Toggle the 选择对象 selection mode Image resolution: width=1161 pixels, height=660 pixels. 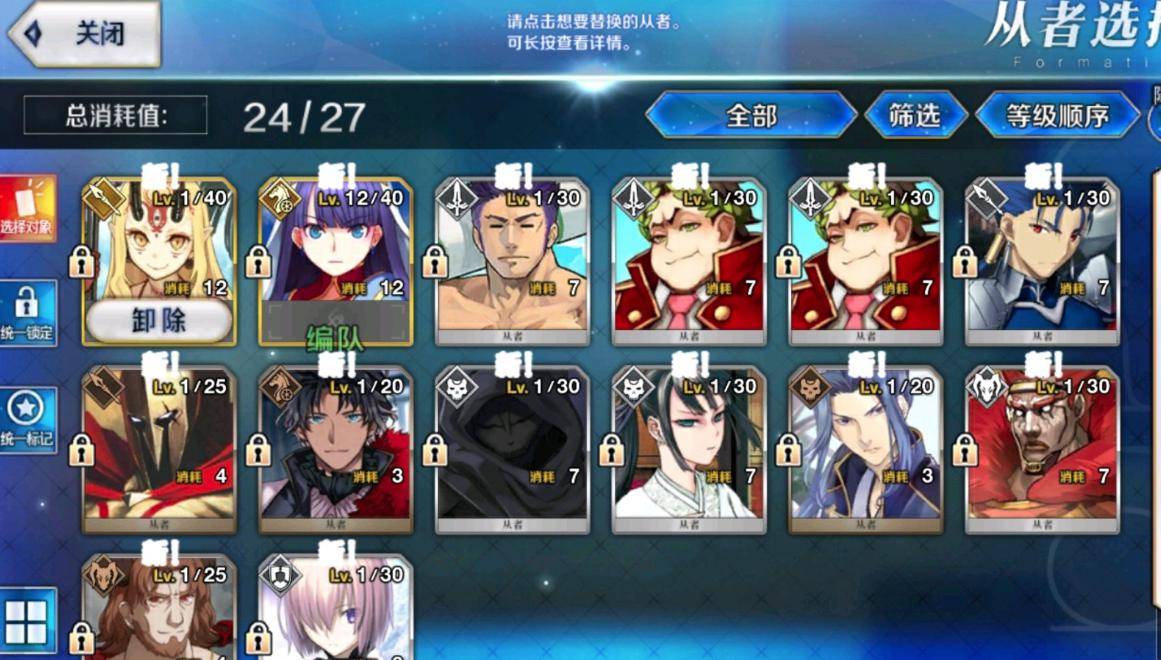[28, 209]
